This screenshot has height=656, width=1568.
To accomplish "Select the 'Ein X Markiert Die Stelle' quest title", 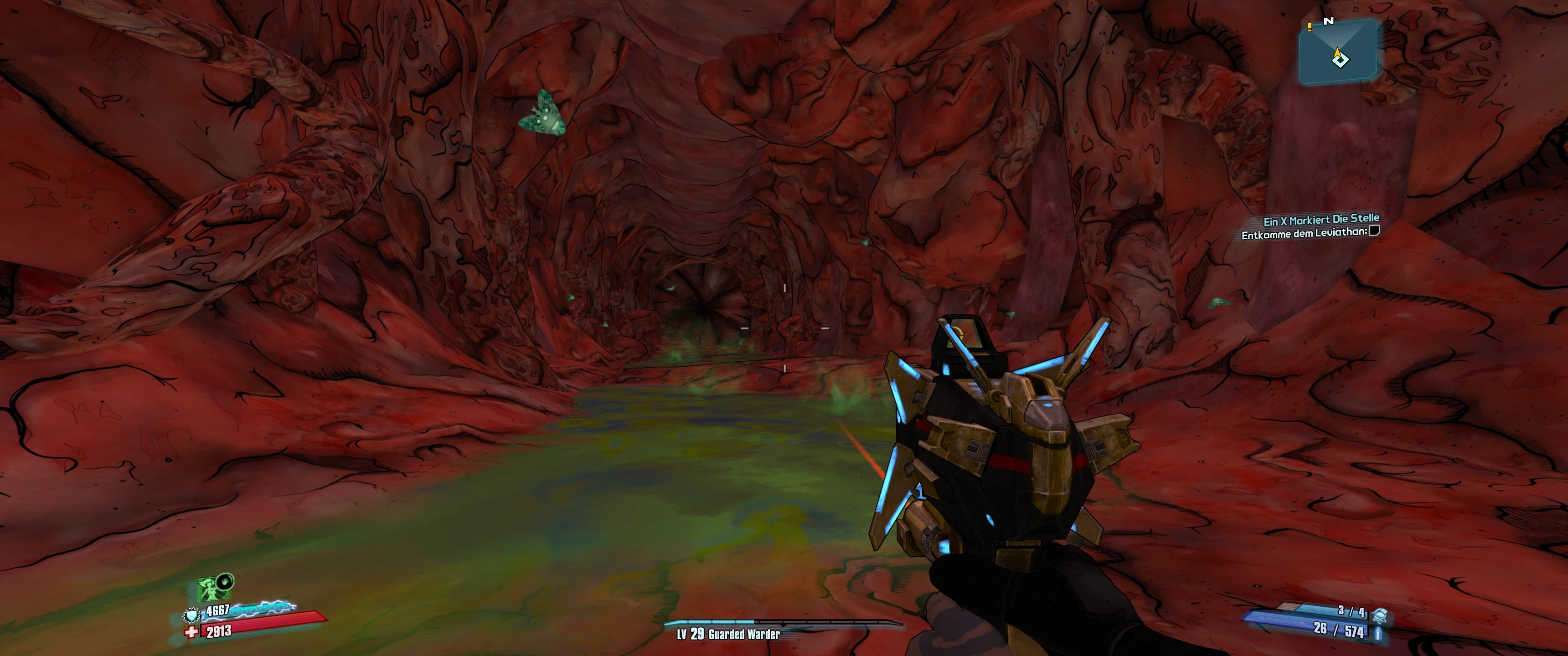I will pos(1321,219).
